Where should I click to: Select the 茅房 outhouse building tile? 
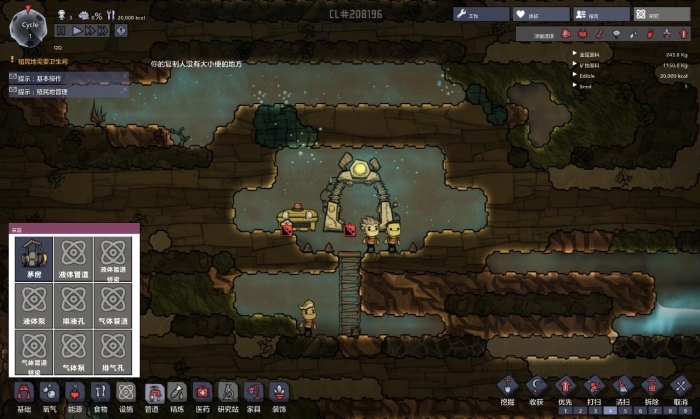(x=34, y=258)
